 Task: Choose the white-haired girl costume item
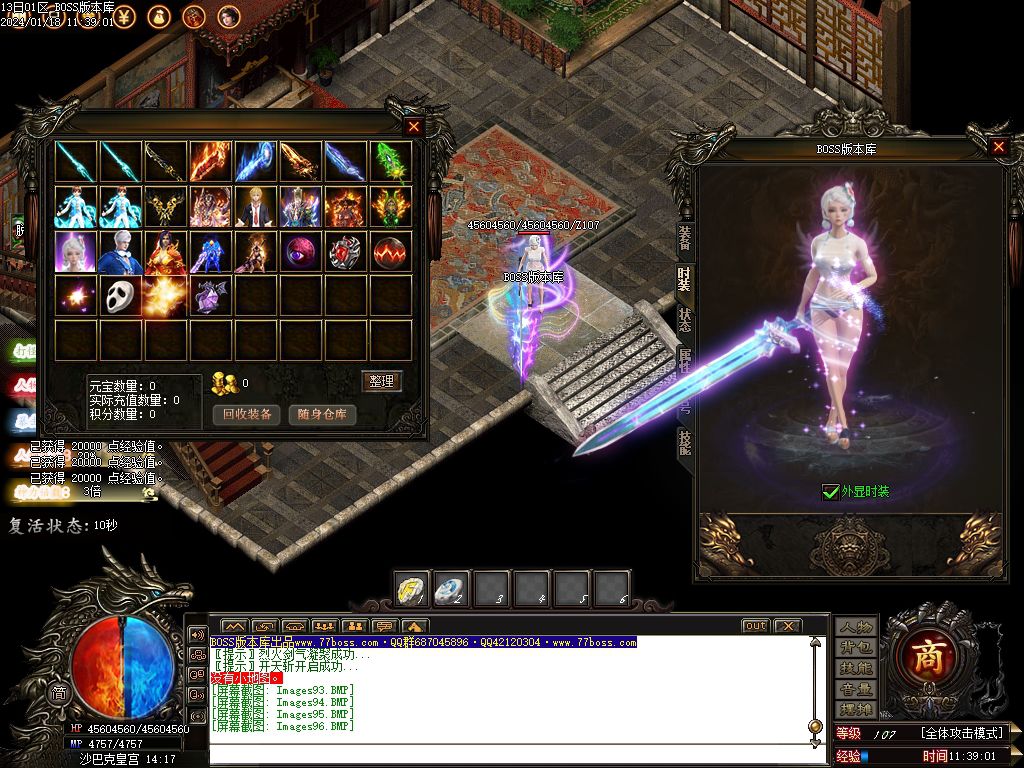click(76, 251)
